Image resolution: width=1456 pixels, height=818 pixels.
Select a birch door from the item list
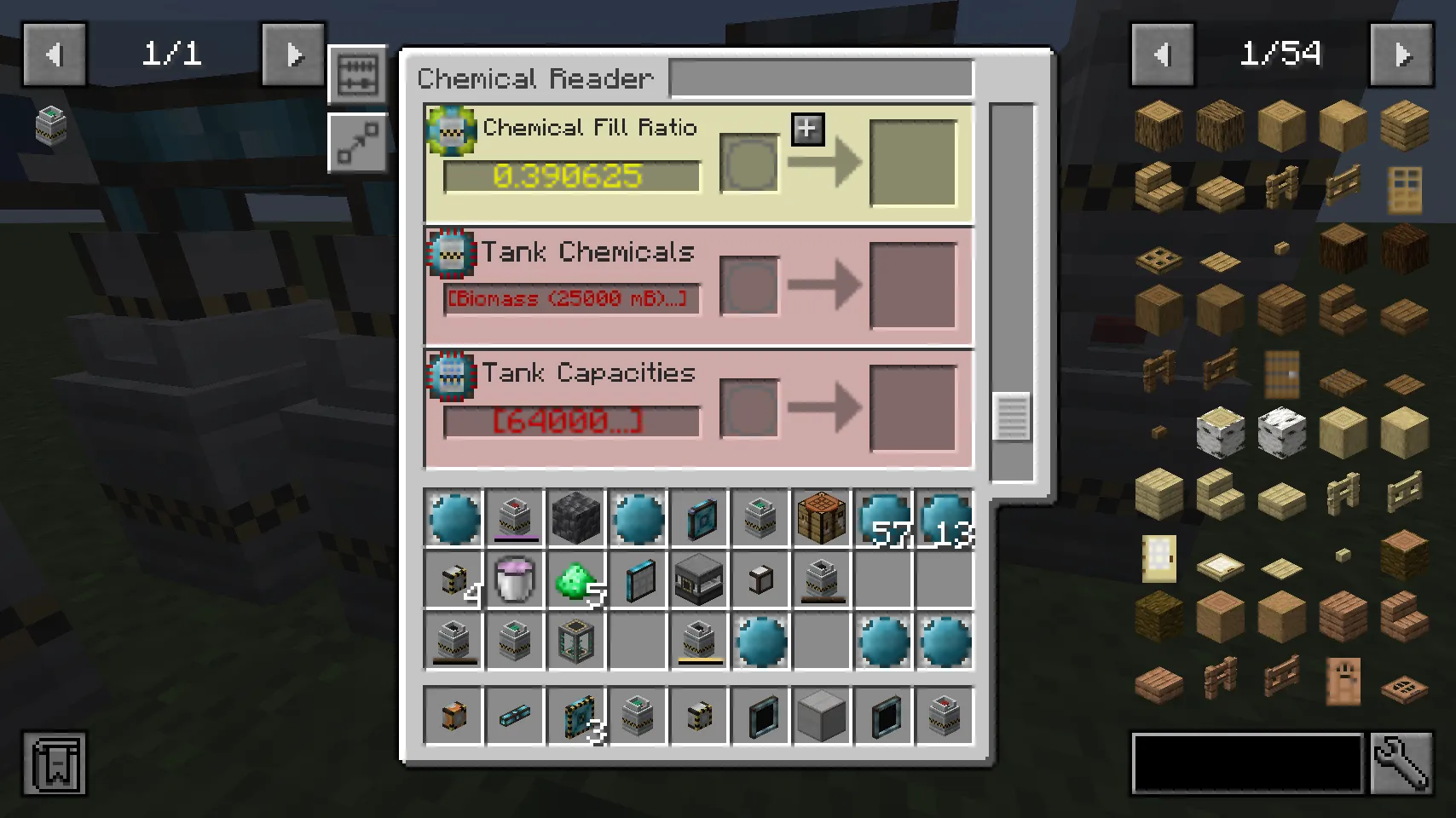point(1158,558)
